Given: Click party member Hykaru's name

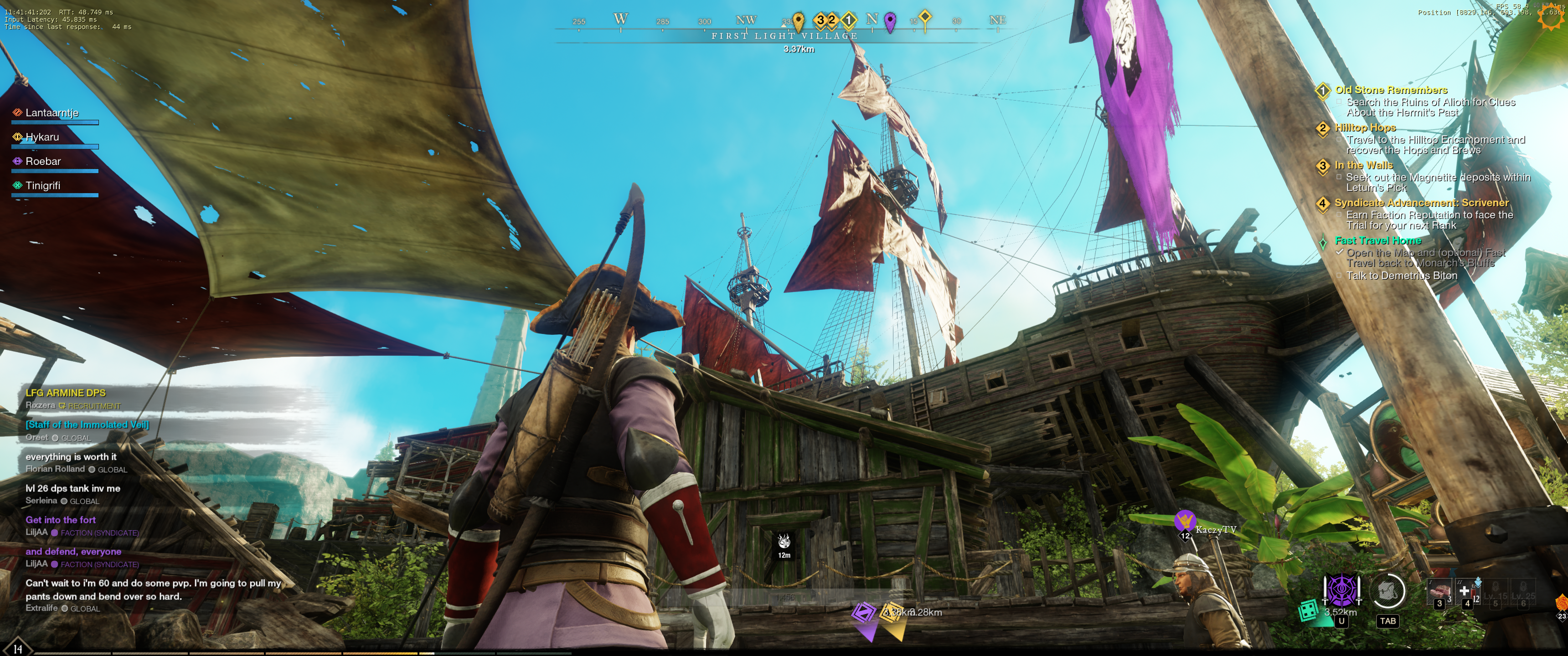Looking at the screenshot, I should [42, 137].
